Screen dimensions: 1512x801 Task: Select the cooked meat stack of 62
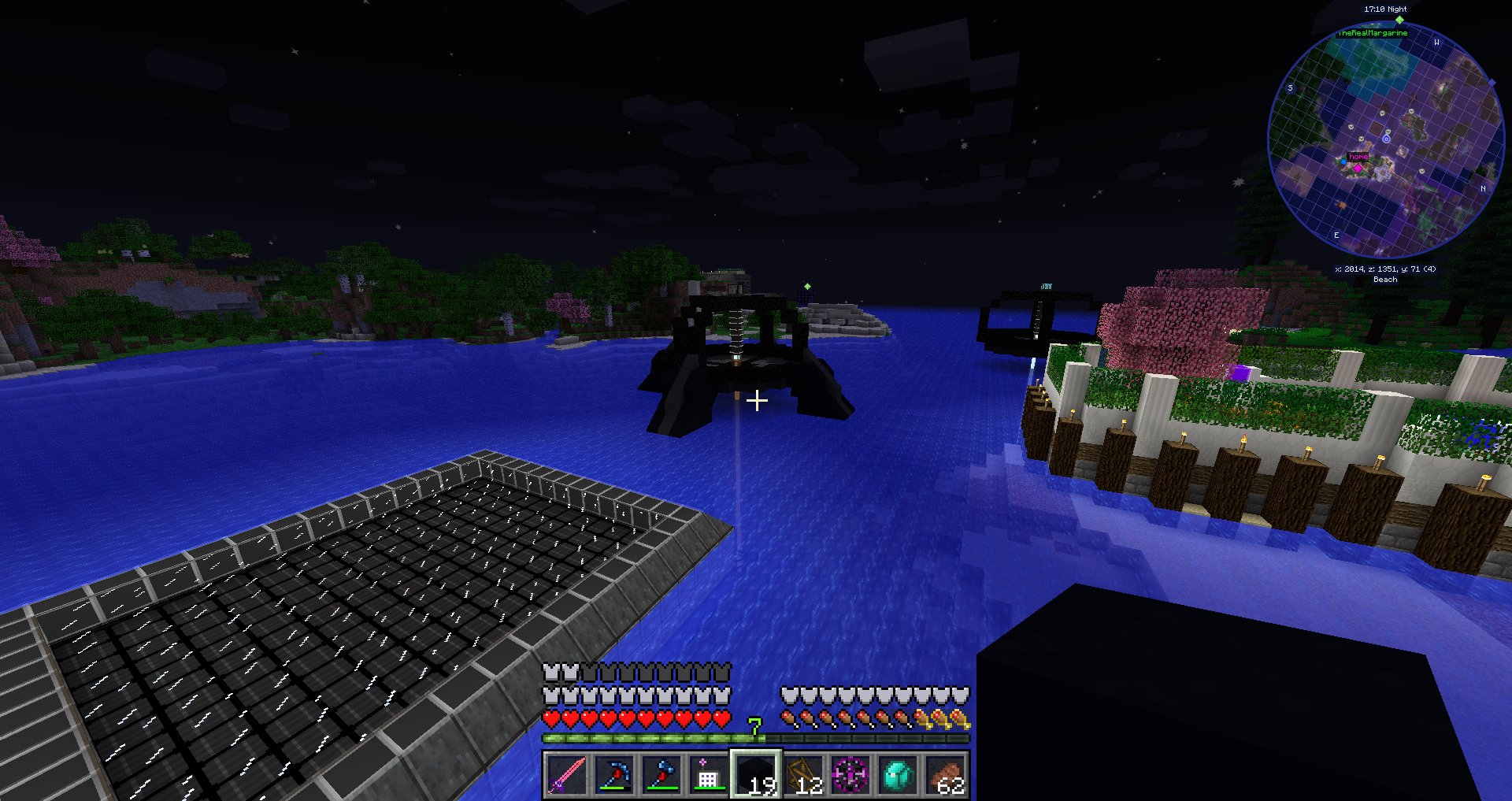[946, 775]
